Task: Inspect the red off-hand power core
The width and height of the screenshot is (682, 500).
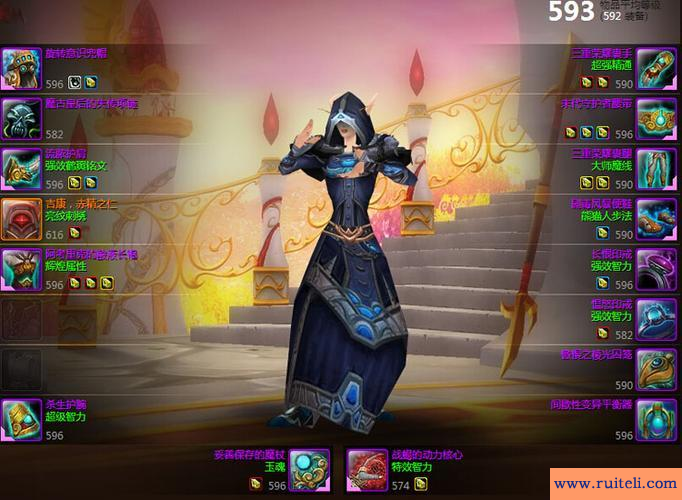Action: pyautogui.click(x=366, y=469)
